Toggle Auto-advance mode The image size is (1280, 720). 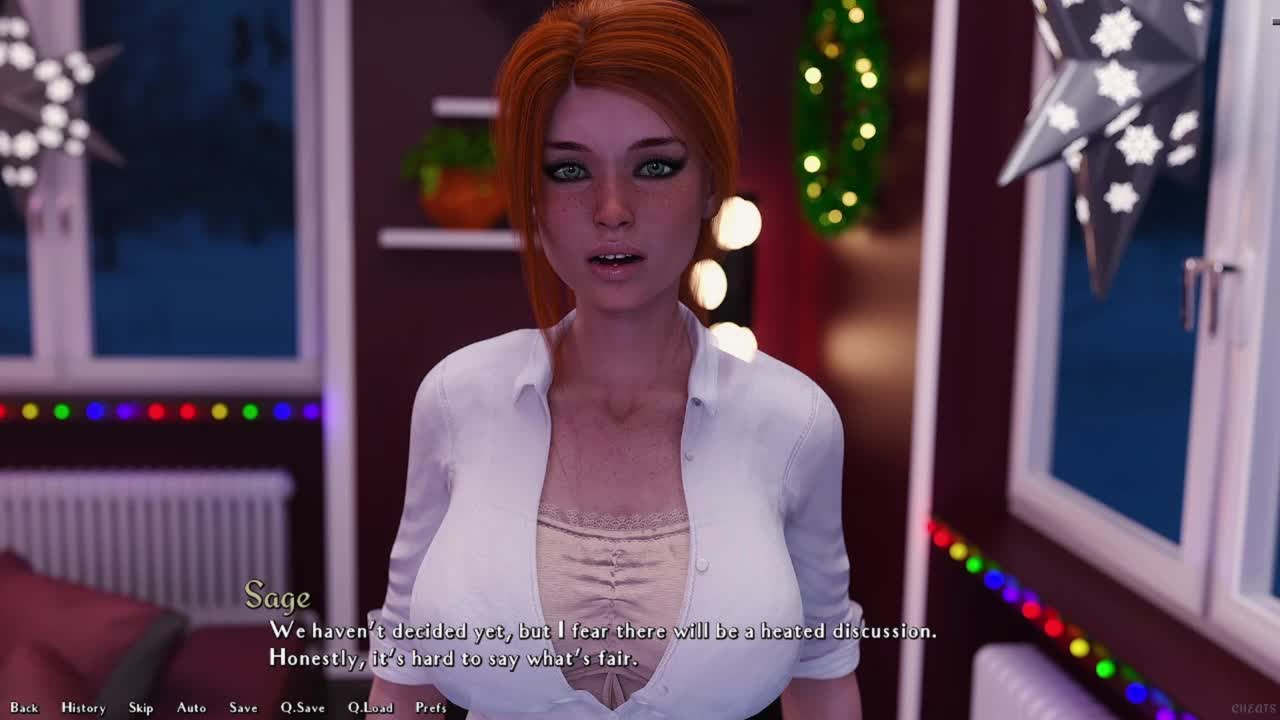tap(191, 708)
